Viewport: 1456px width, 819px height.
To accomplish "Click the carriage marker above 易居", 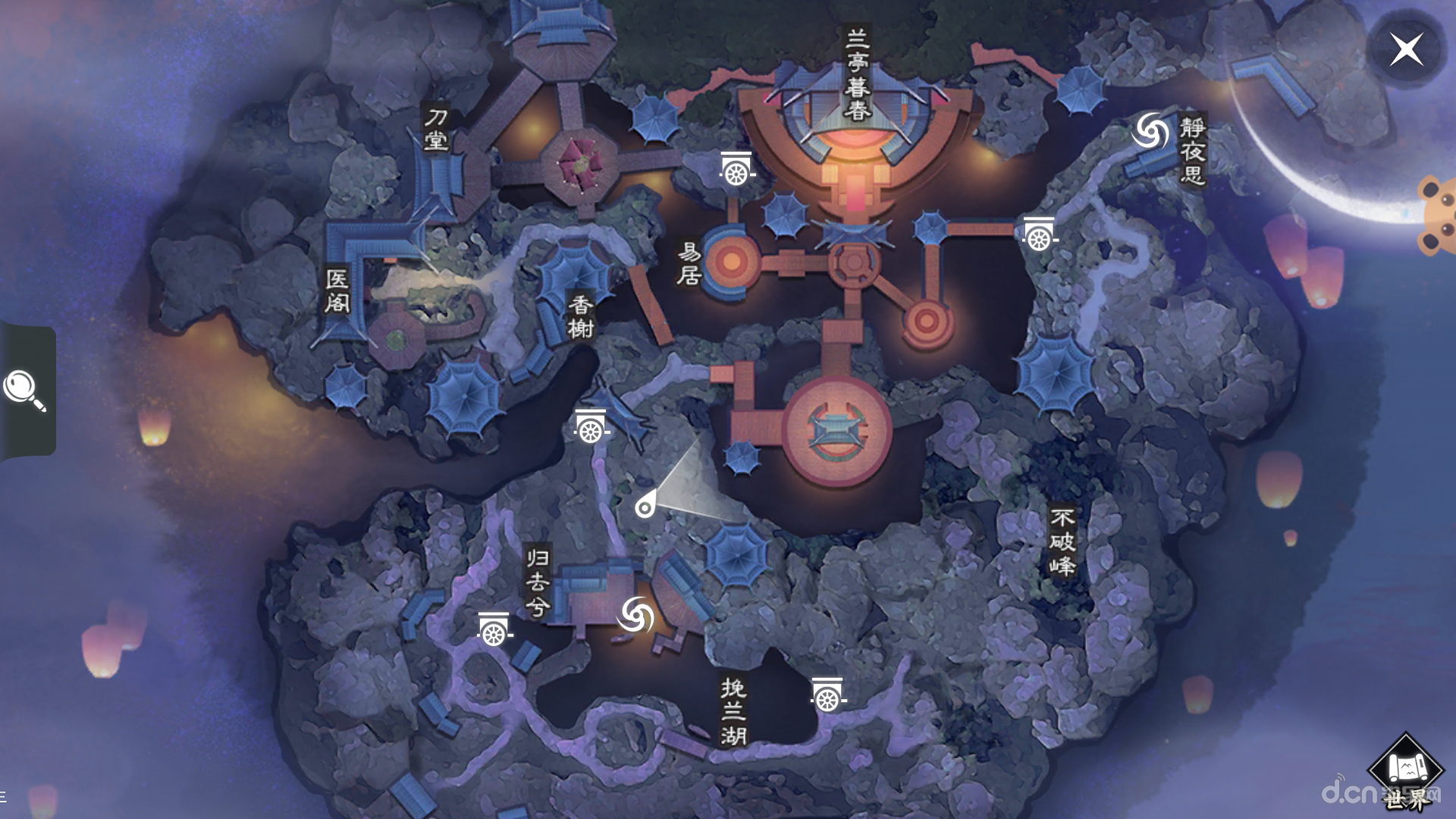I will tap(736, 169).
